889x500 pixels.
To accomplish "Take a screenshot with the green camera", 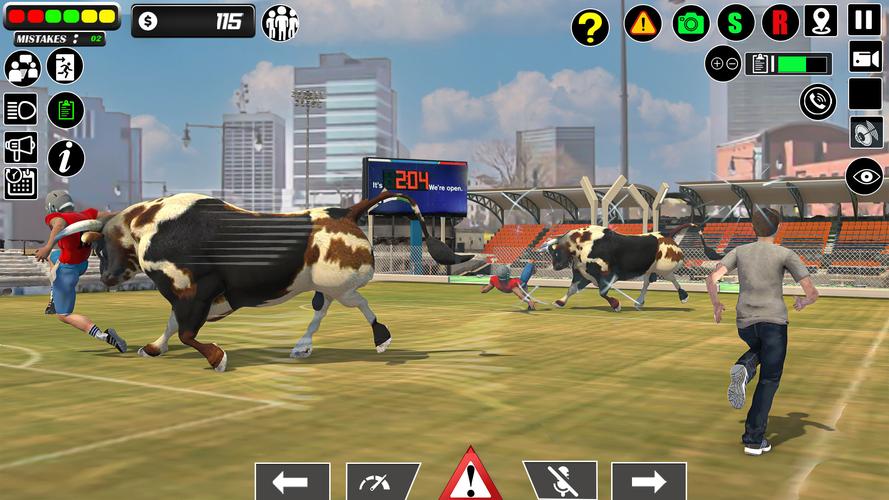I will tap(690, 23).
